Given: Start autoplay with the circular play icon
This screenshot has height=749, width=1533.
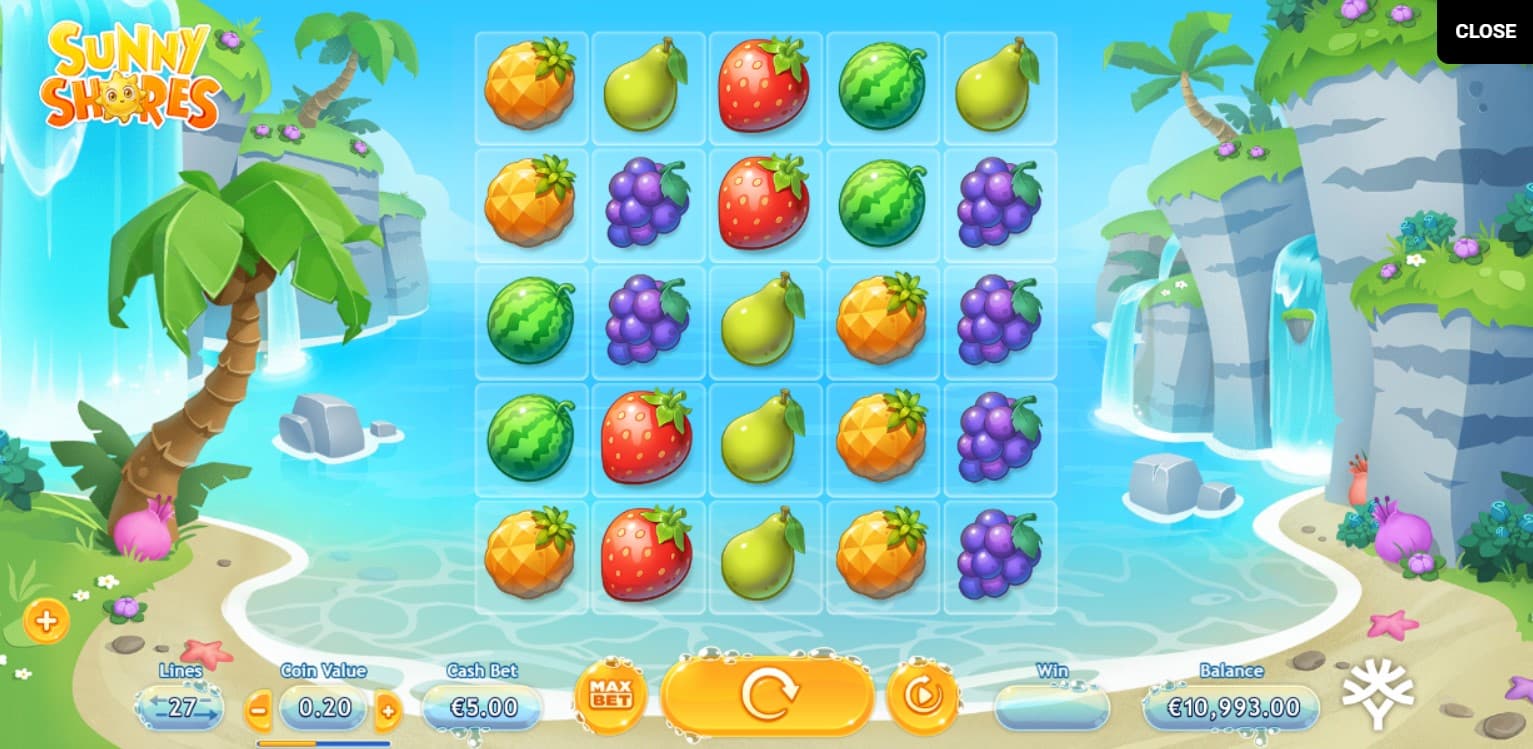Looking at the screenshot, I should coord(923,695).
